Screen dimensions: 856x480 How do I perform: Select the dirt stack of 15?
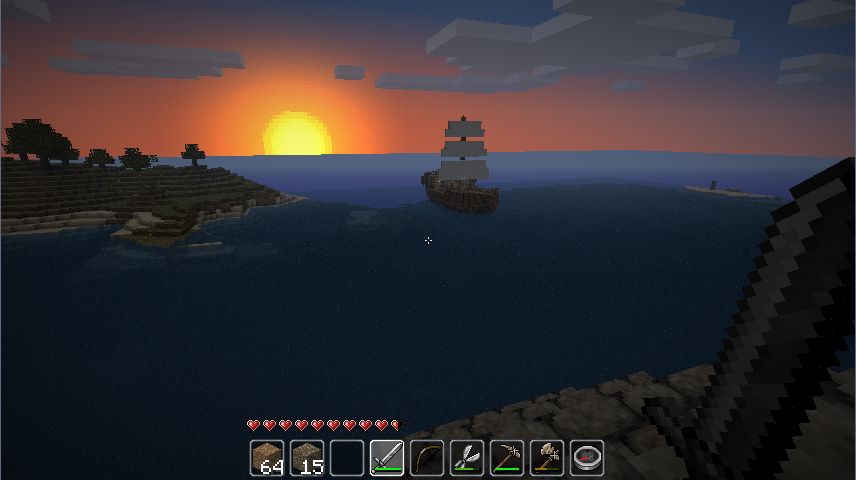point(307,458)
